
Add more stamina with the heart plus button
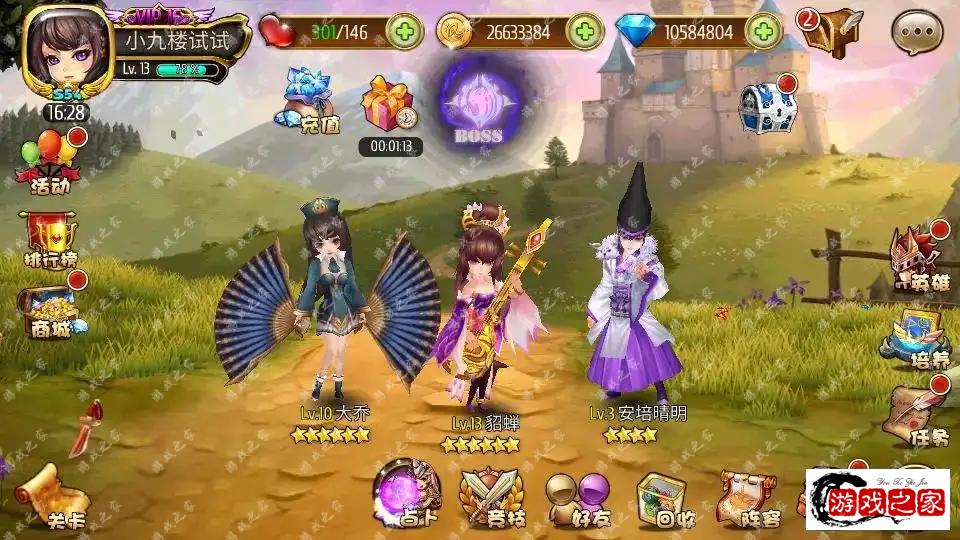pyautogui.click(x=404, y=32)
